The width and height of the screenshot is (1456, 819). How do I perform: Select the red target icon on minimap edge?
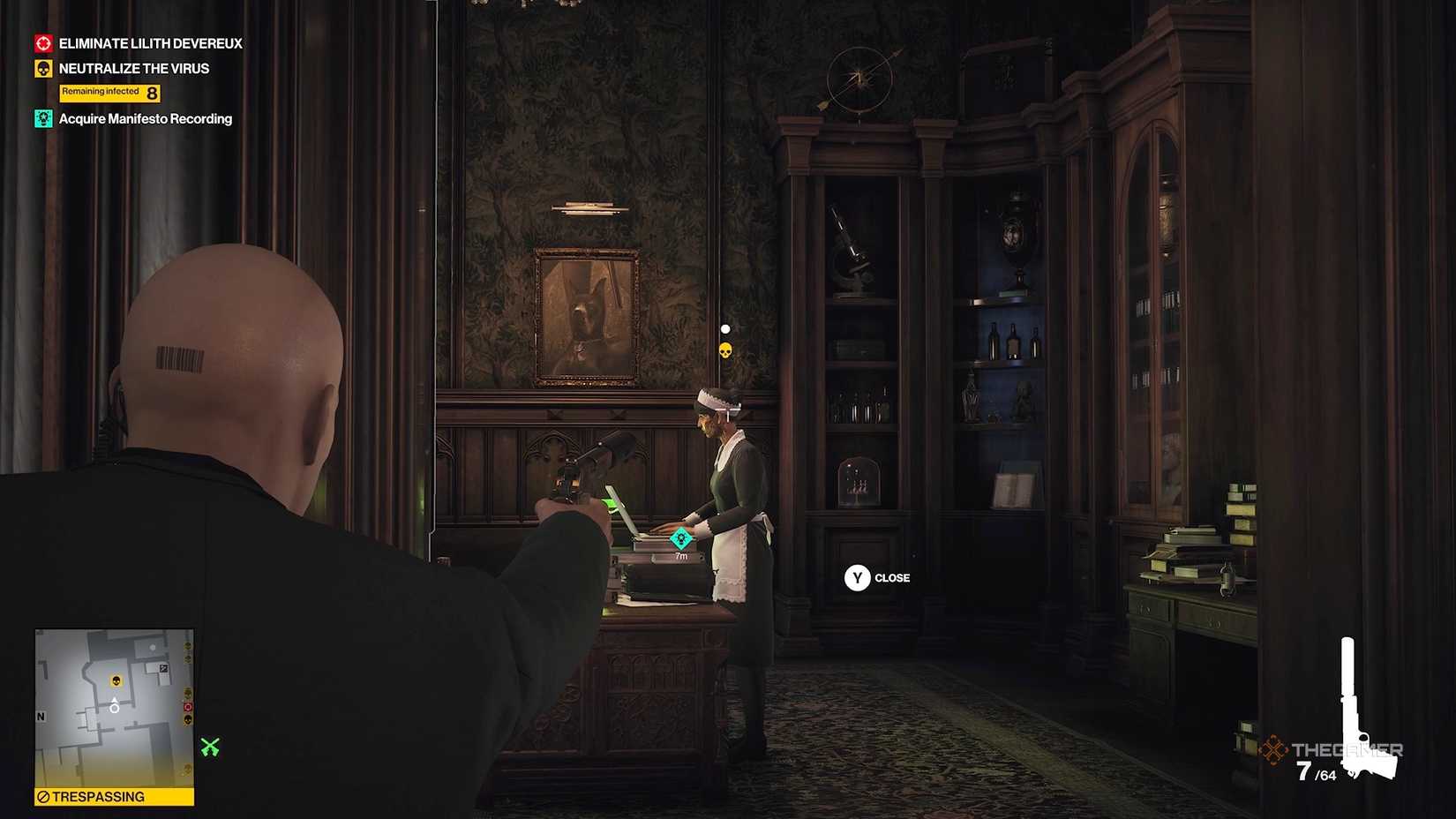coord(188,707)
